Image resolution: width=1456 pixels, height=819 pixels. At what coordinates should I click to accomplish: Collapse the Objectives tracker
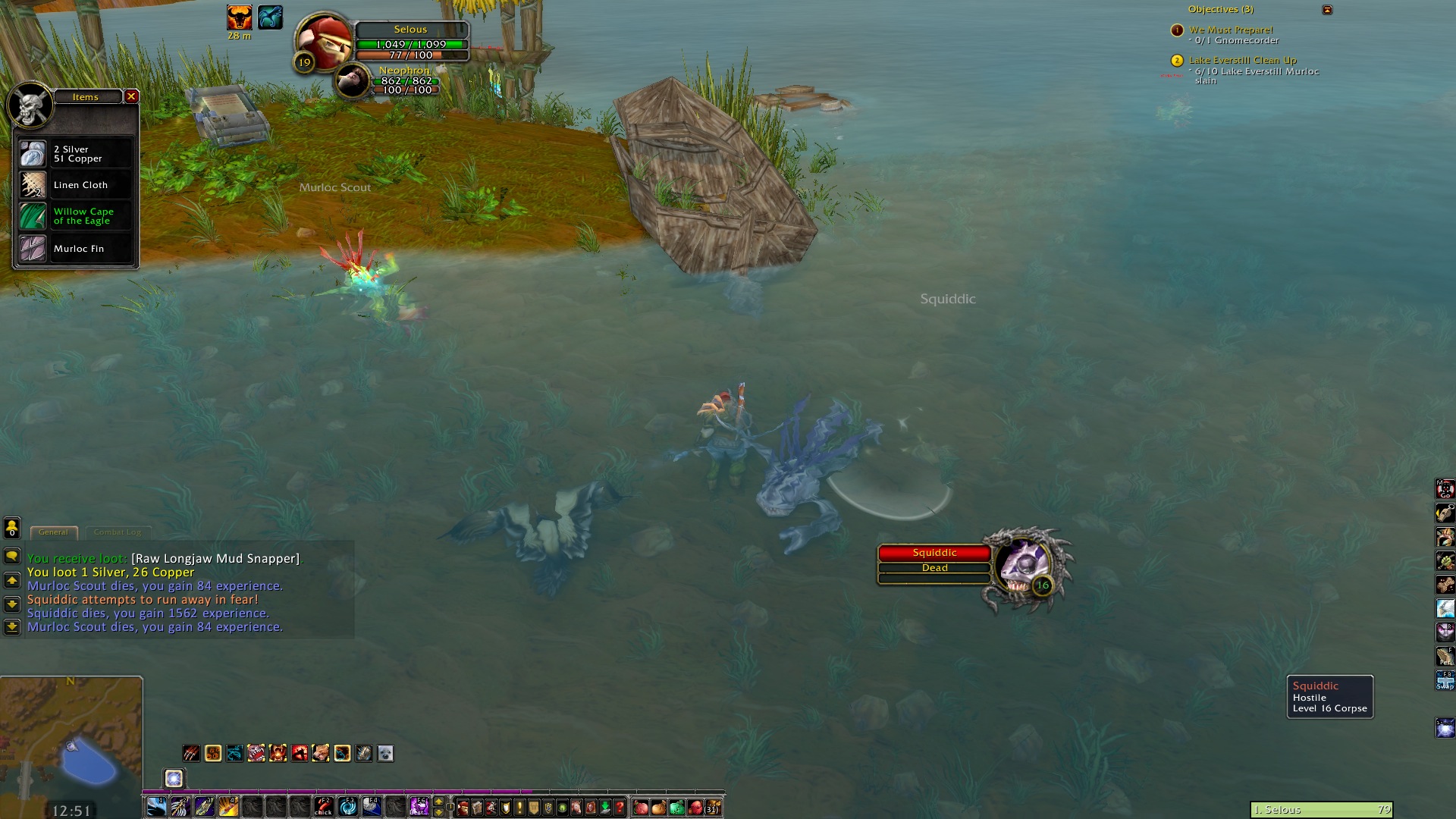tap(1327, 10)
